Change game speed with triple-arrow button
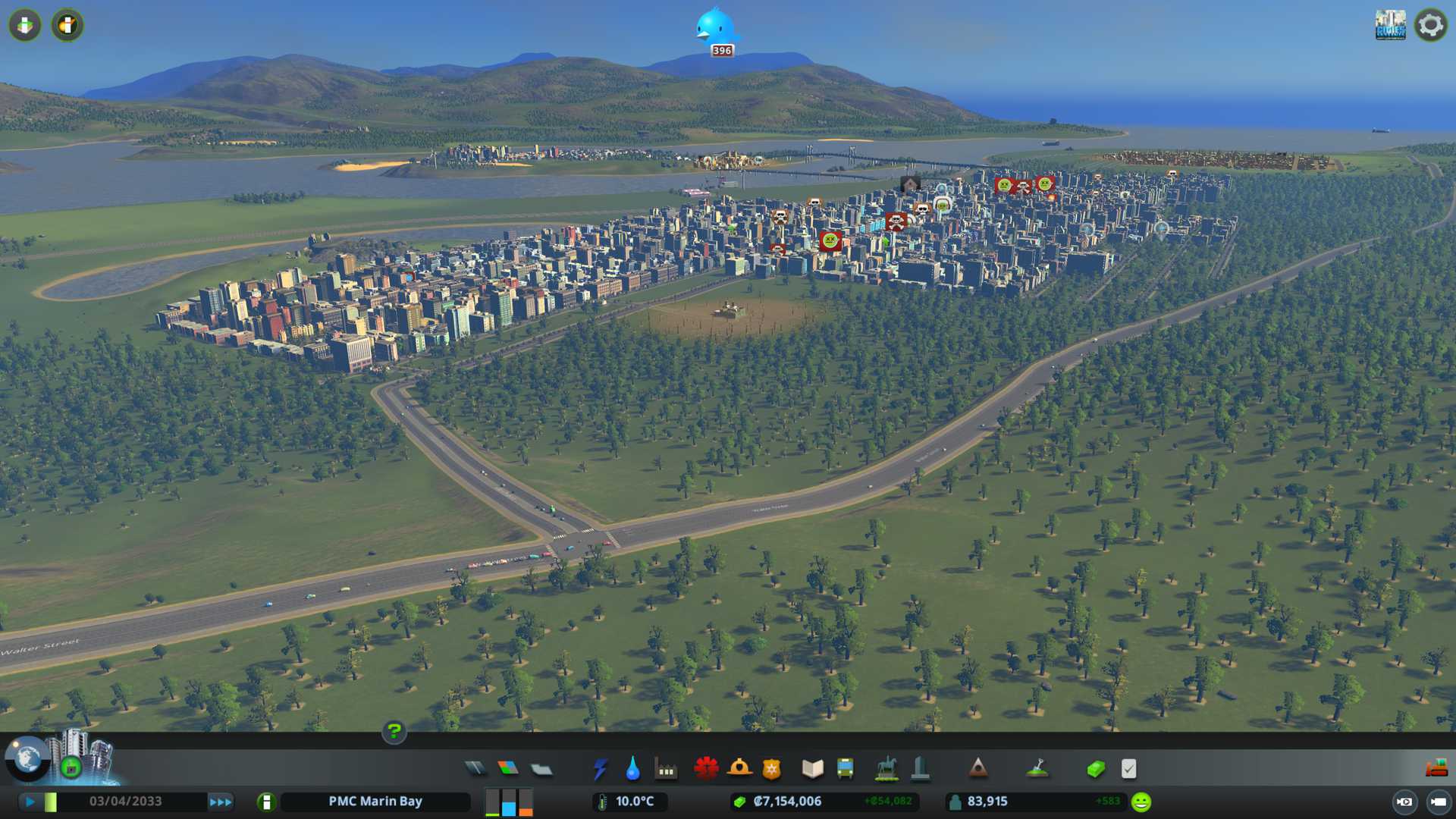 tap(221, 802)
